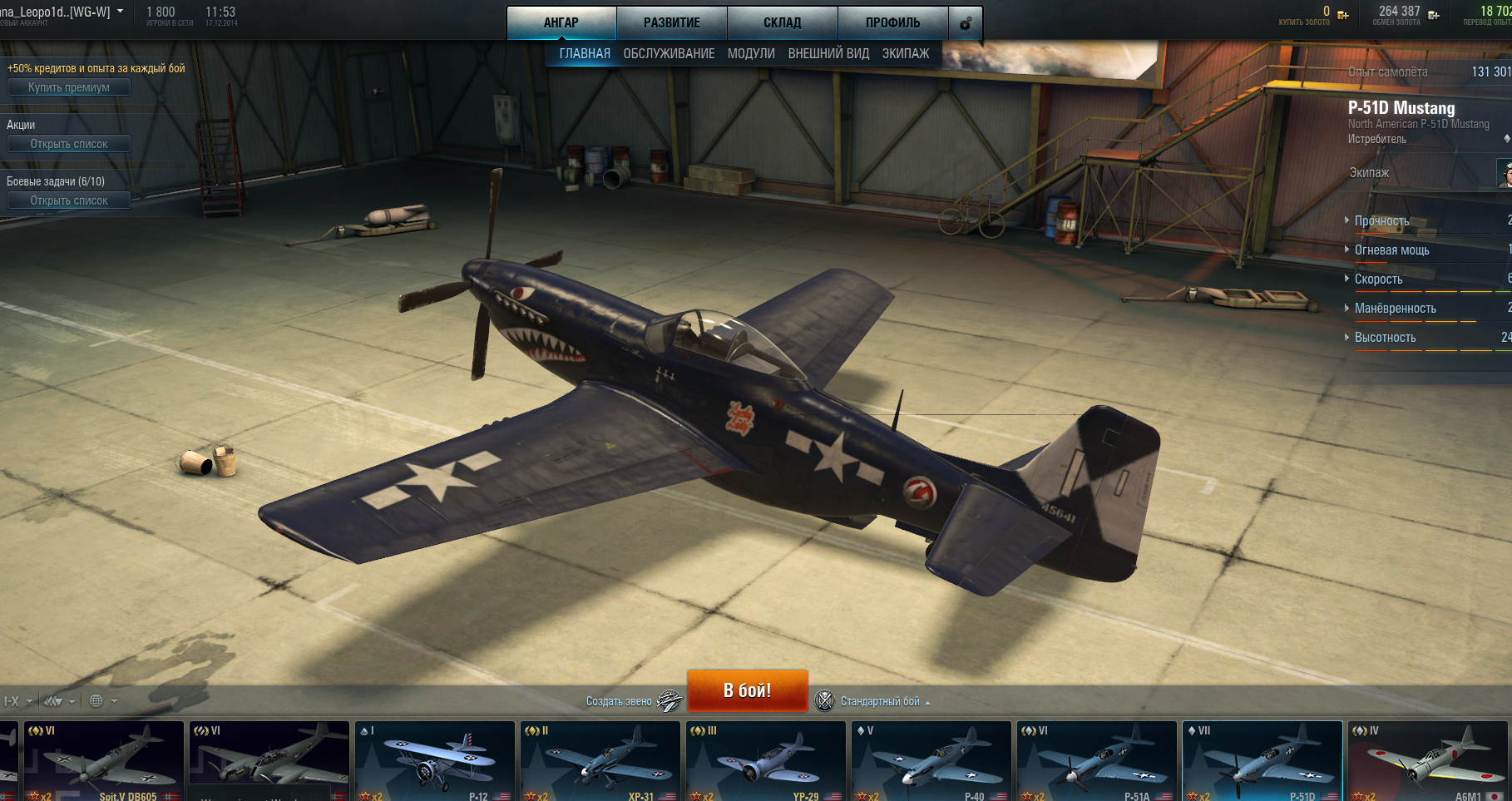
Task: Open the МОДУЛИ submenu
Action: 751,53
